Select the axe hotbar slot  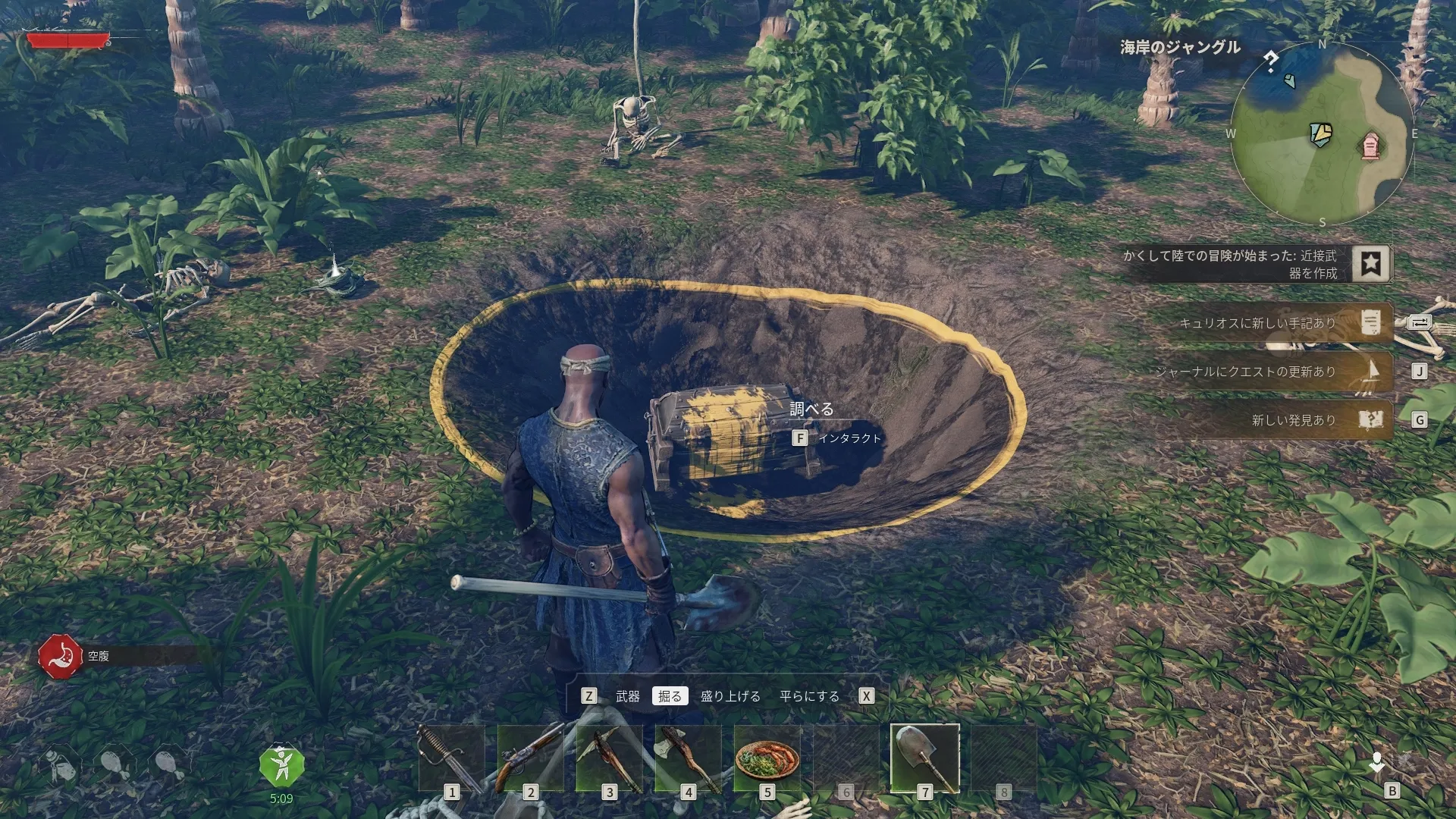(x=688, y=758)
